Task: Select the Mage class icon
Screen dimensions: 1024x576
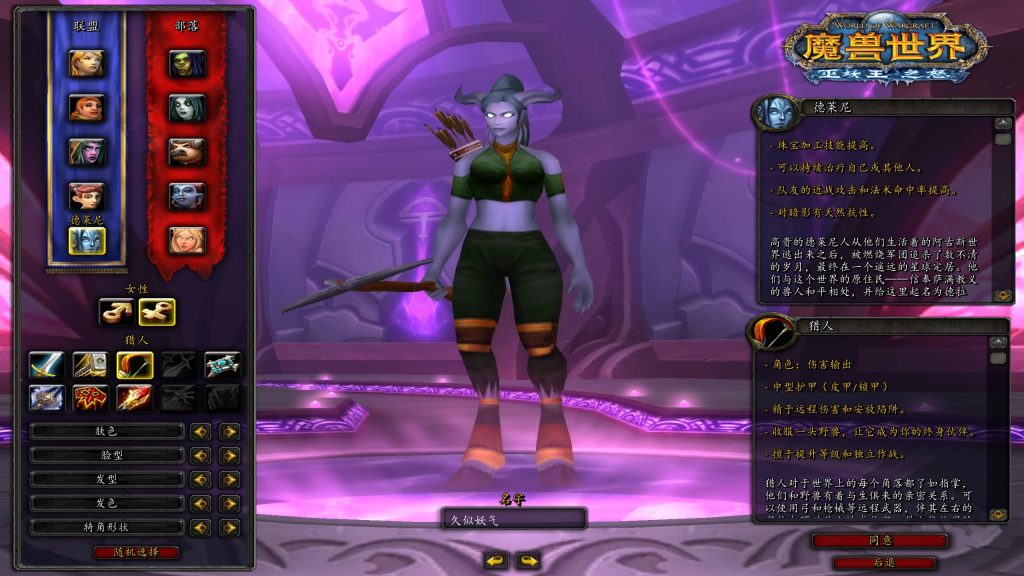Action: [135, 398]
